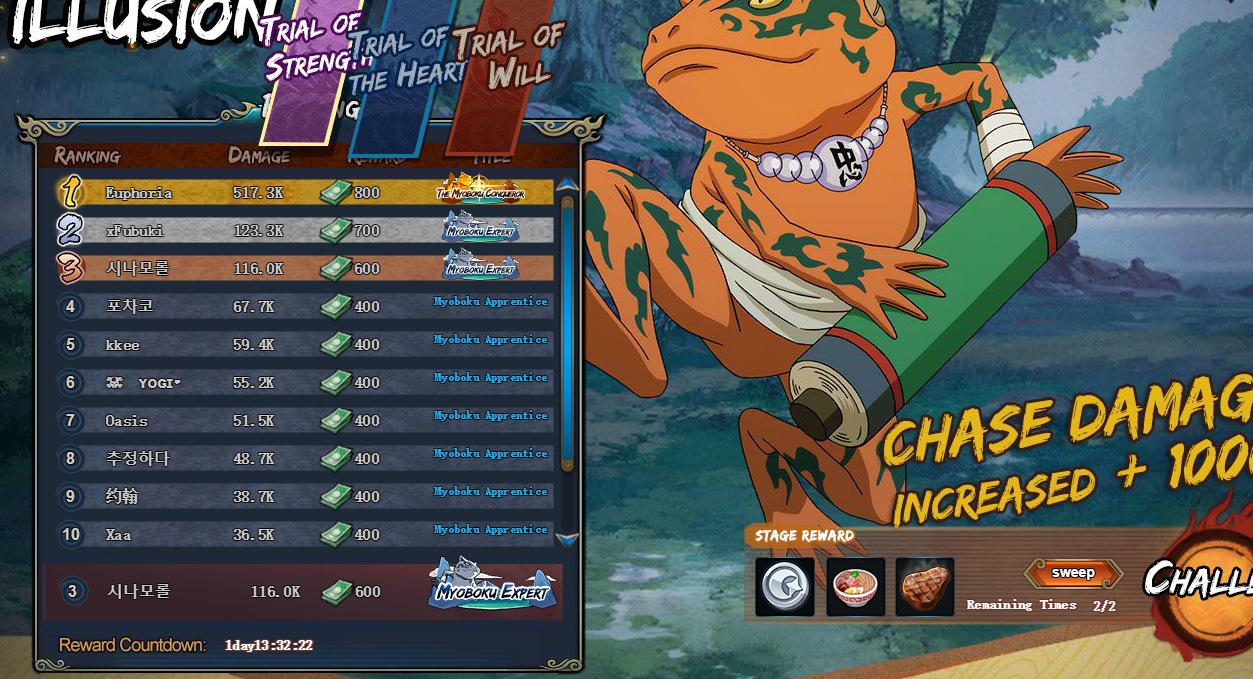Screen dimensions: 1253x679
Task: Inspect the silver coin stage reward
Action: [x=784, y=587]
